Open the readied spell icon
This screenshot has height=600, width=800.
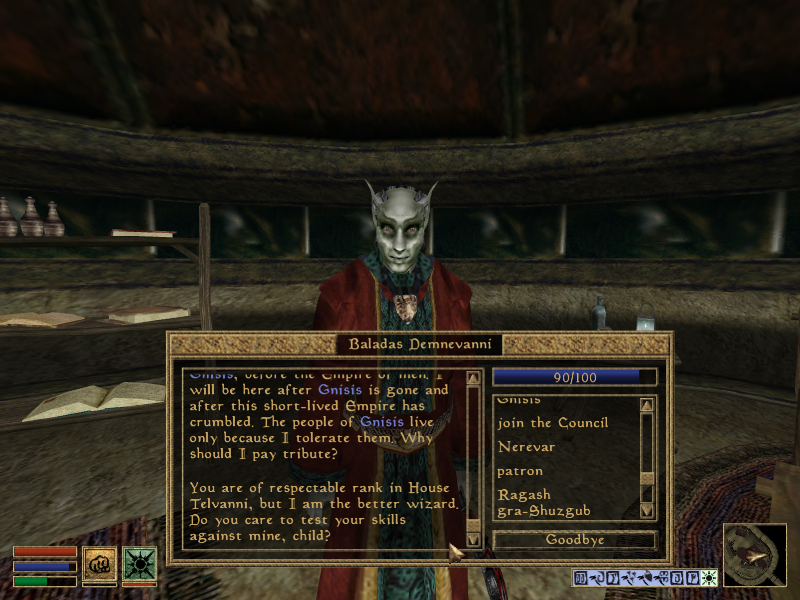point(140,564)
